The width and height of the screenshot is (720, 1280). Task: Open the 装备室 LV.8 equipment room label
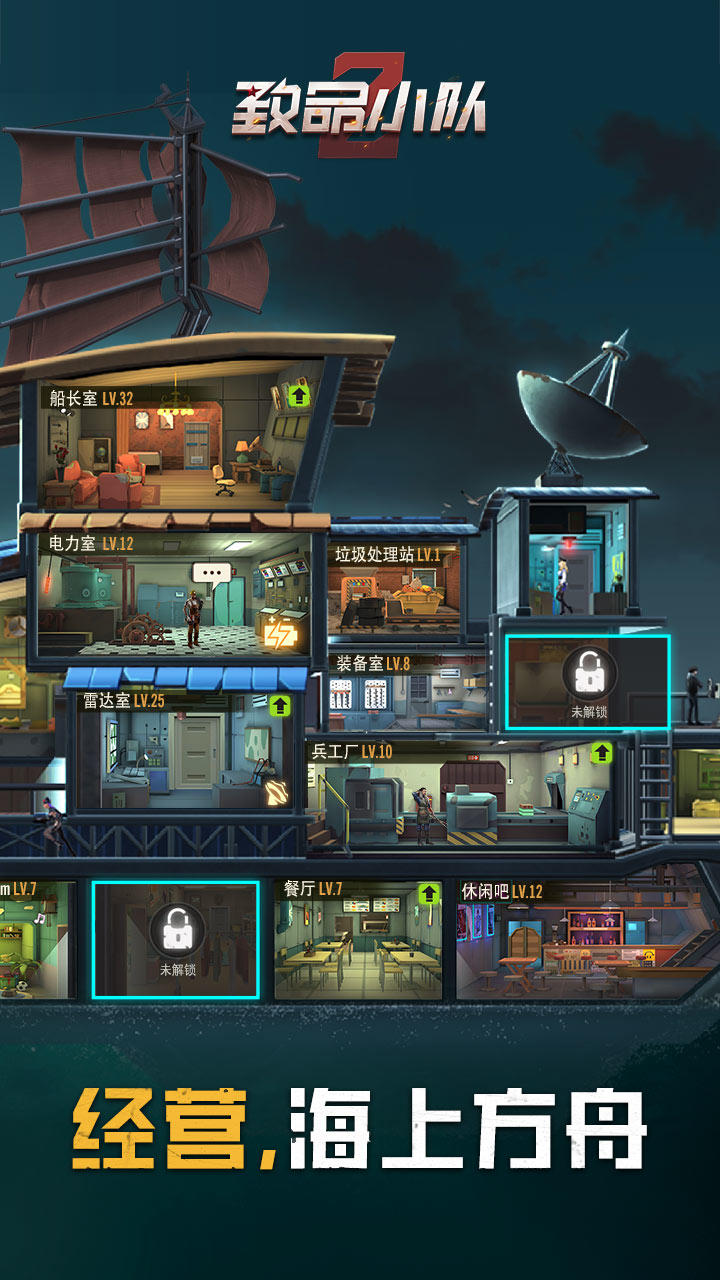373,663
